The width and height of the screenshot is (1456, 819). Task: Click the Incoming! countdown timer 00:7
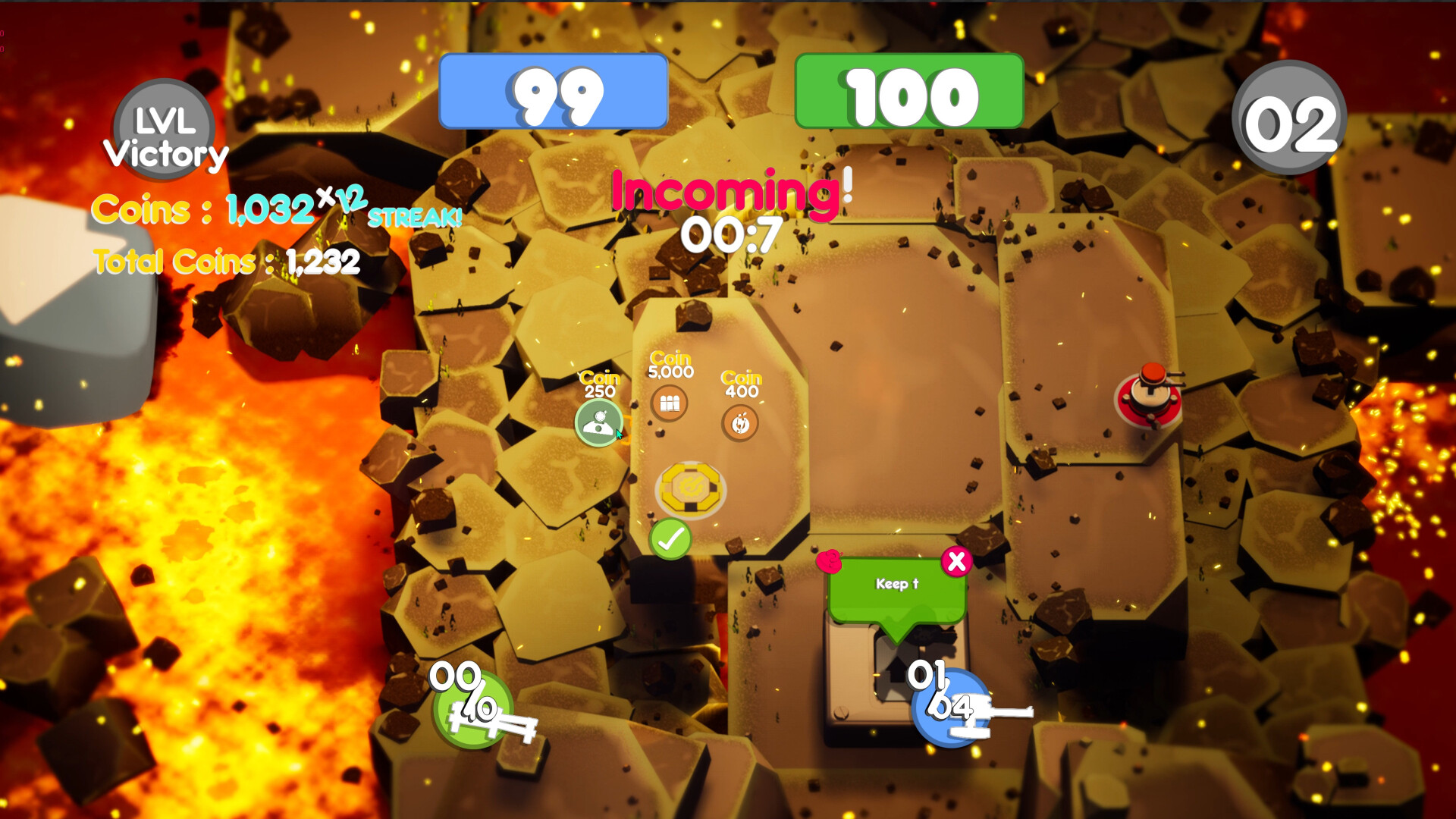[730, 231]
